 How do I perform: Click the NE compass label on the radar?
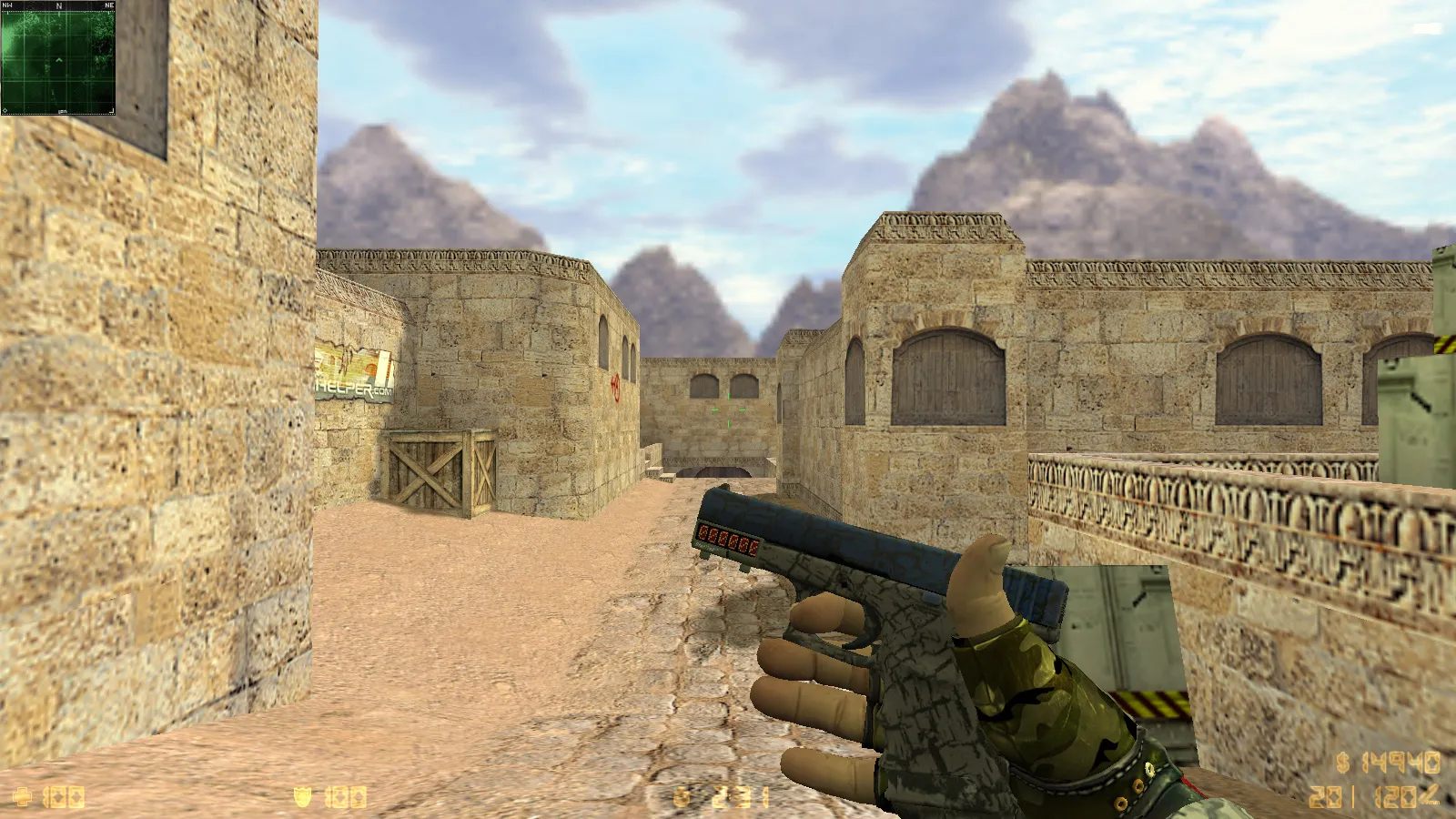tap(109, 5)
